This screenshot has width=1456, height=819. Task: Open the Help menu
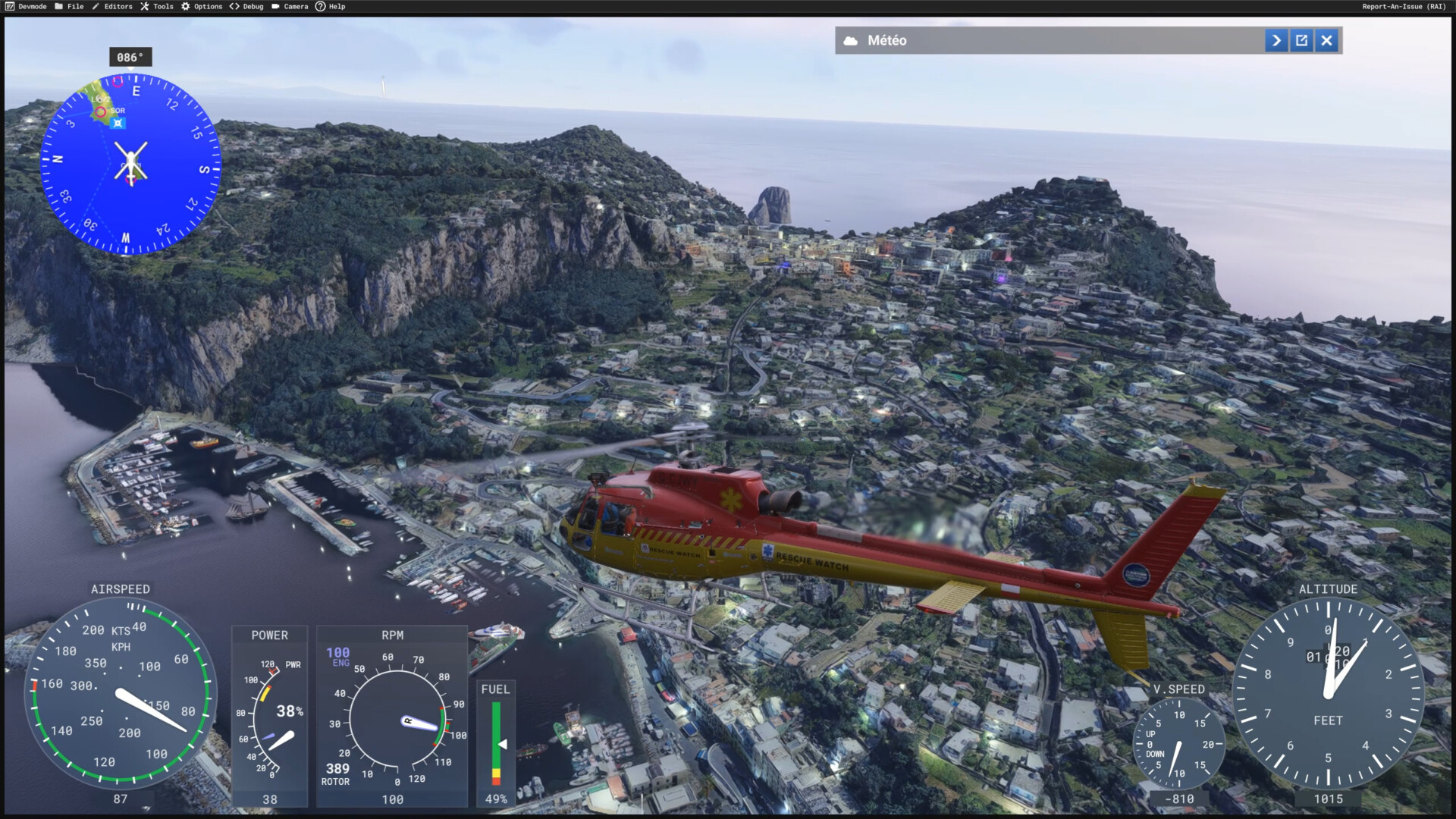(x=331, y=7)
